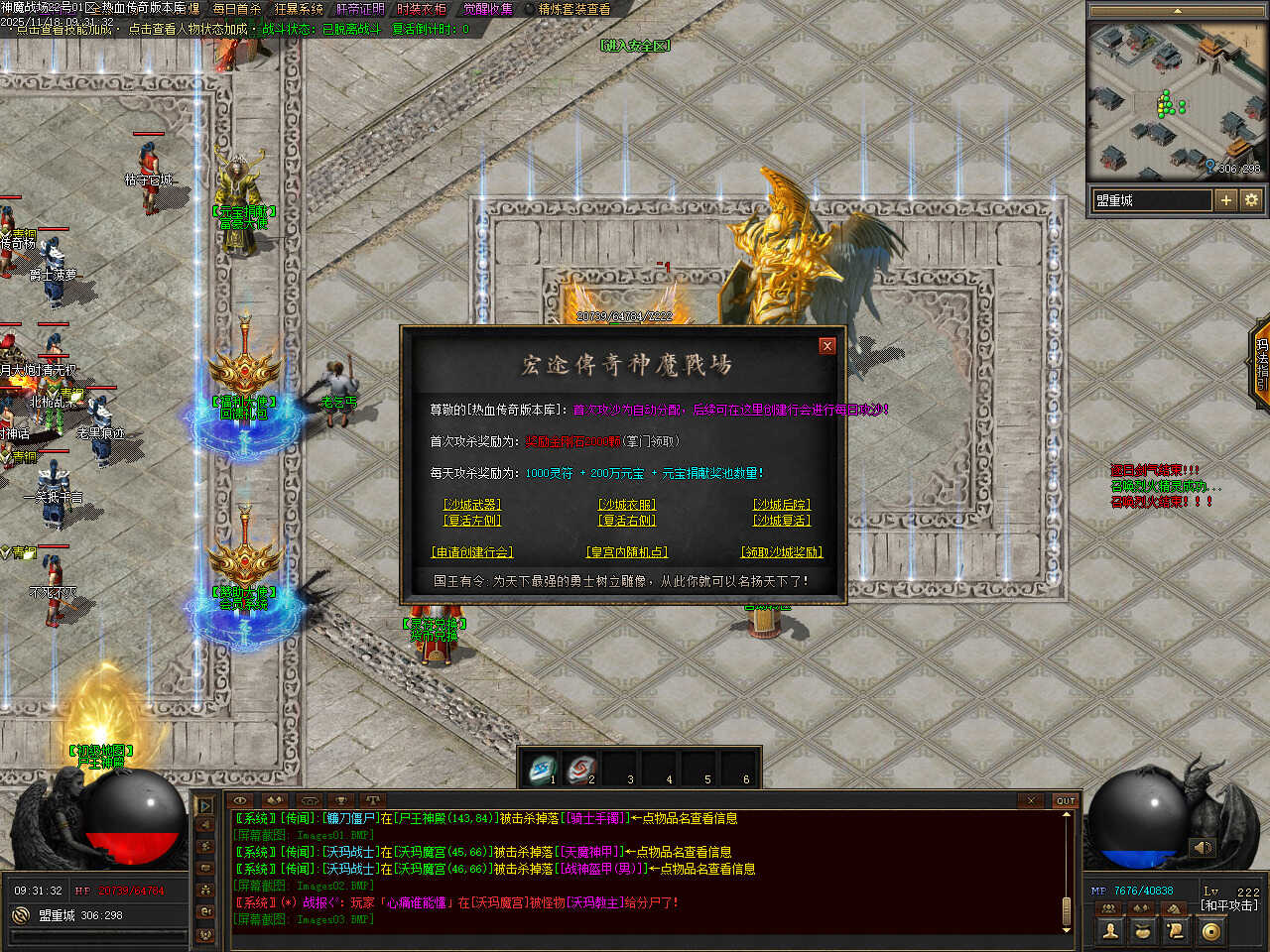Select the 沙城武器 link
The image size is (1270, 952).
[x=472, y=505]
